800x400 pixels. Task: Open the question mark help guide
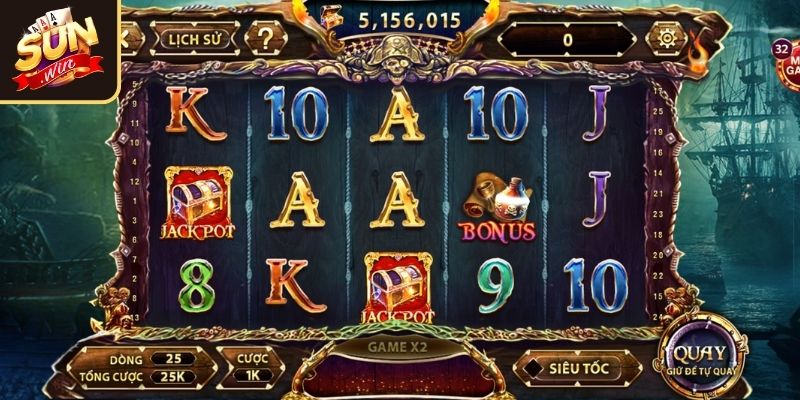(265, 40)
